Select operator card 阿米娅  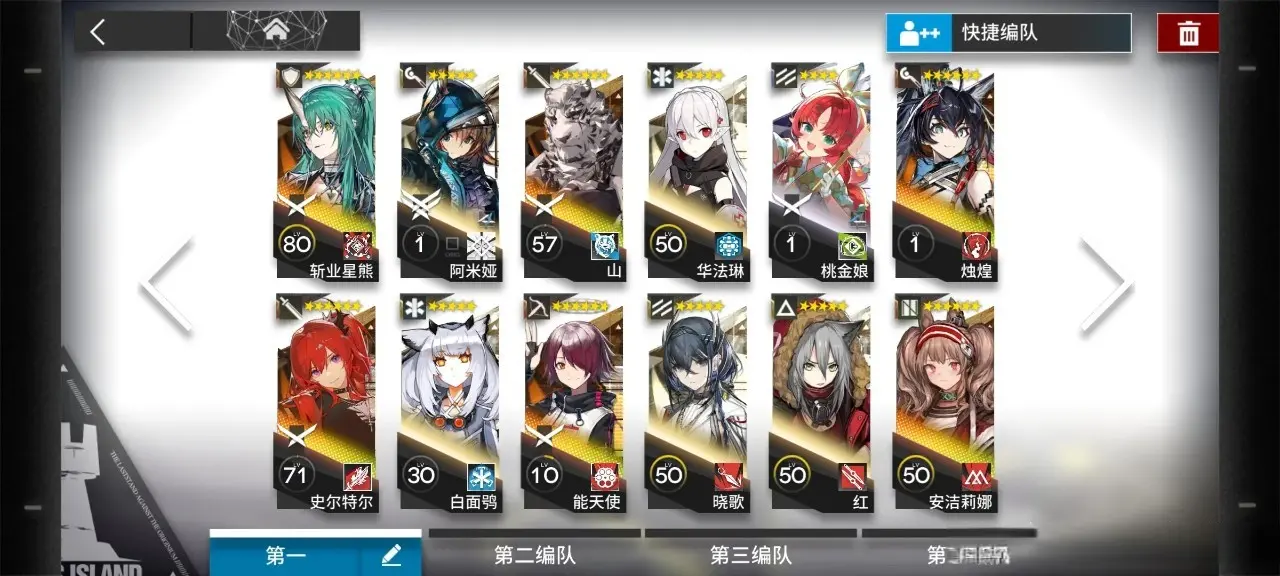click(450, 172)
